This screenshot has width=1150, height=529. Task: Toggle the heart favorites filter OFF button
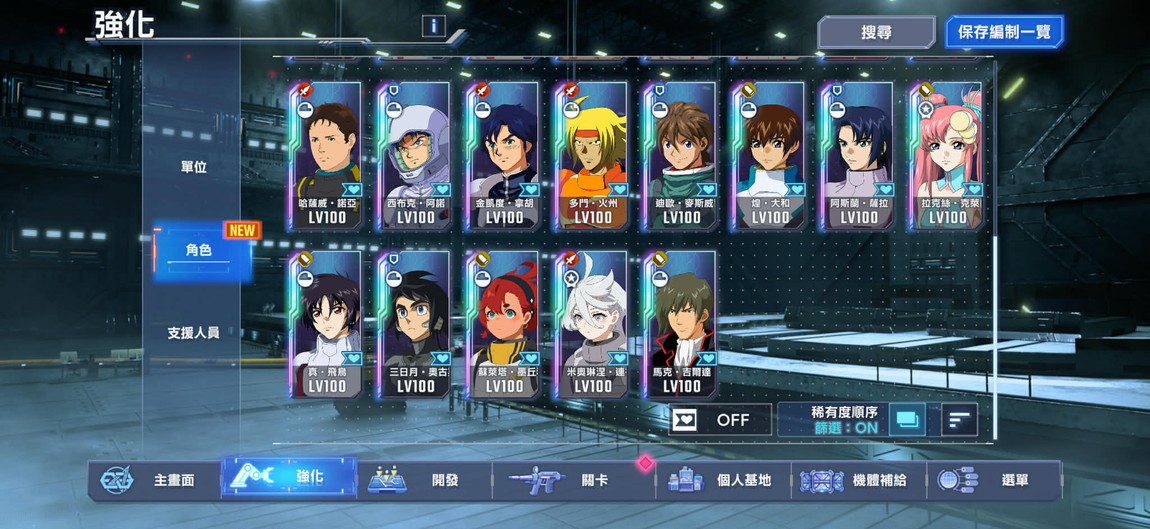tap(720, 420)
